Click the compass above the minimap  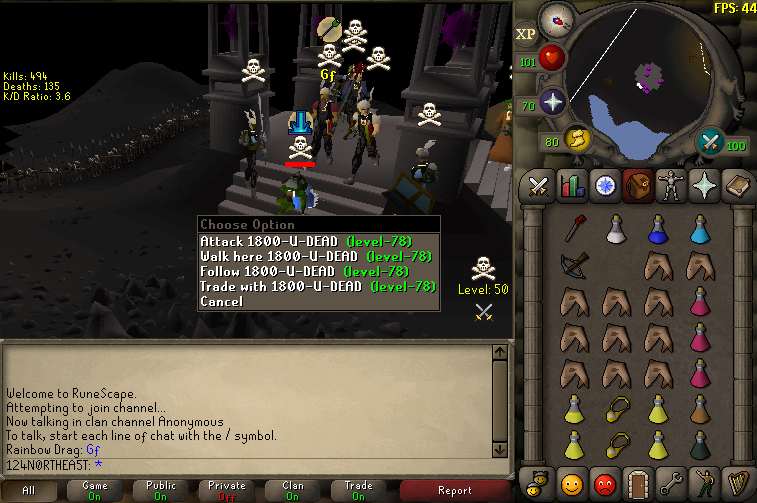pyautogui.click(x=555, y=19)
